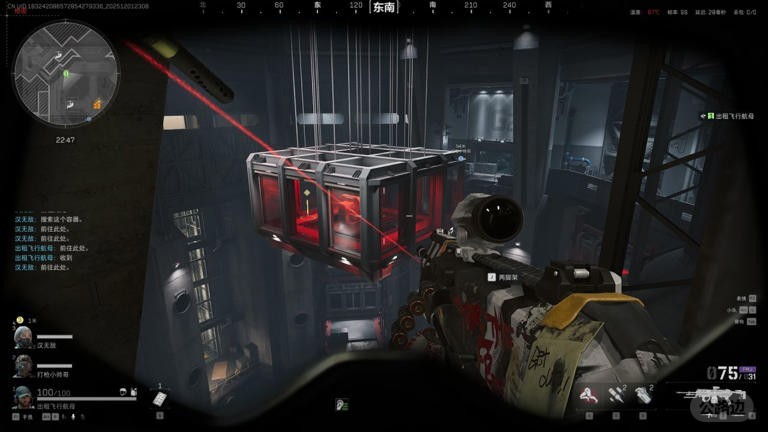This screenshot has width=768, height=432.
Task: Click the squad chat message log
Action: tap(52, 241)
